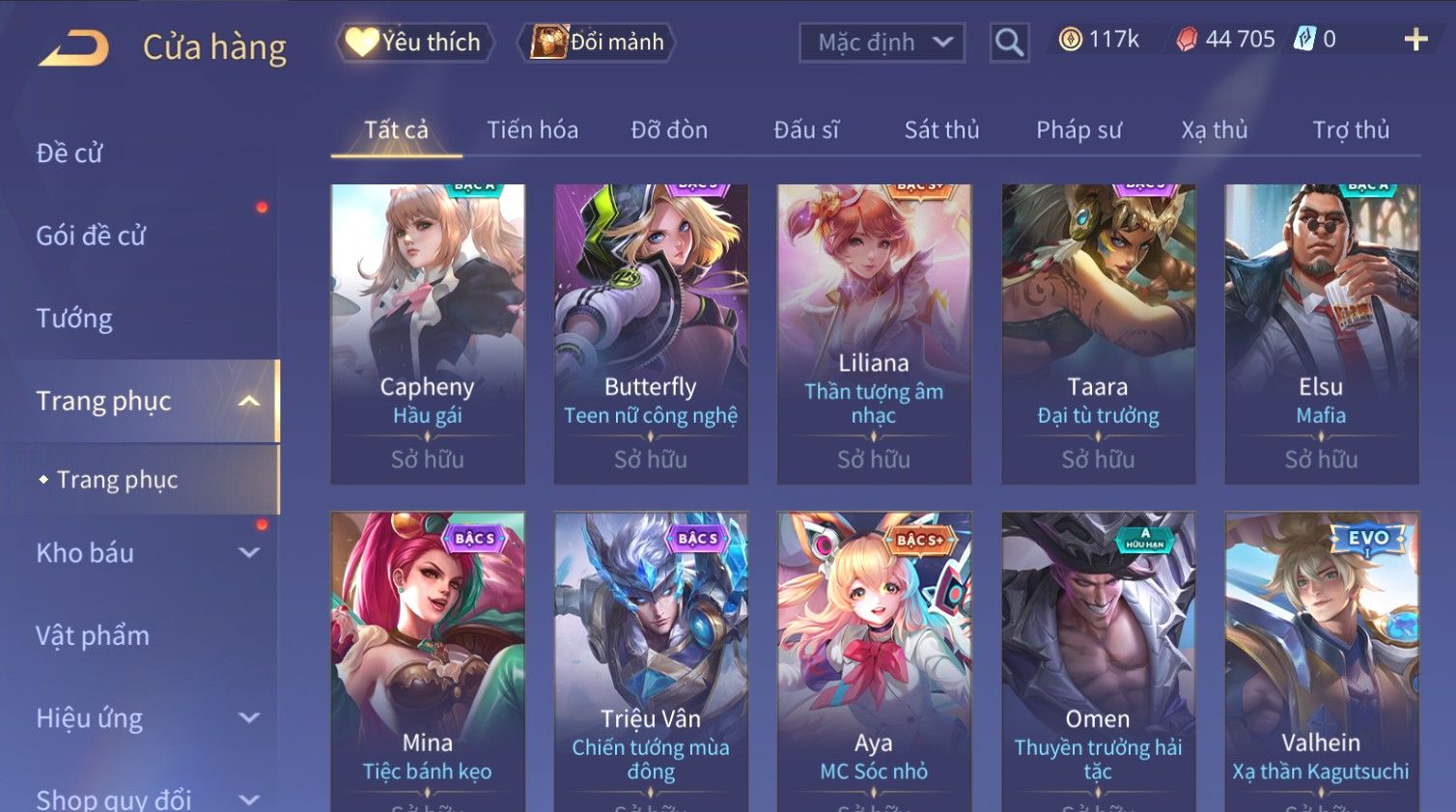Add currency with the plus button
The width and height of the screenshot is (1456, 812).
point(1415,40)
